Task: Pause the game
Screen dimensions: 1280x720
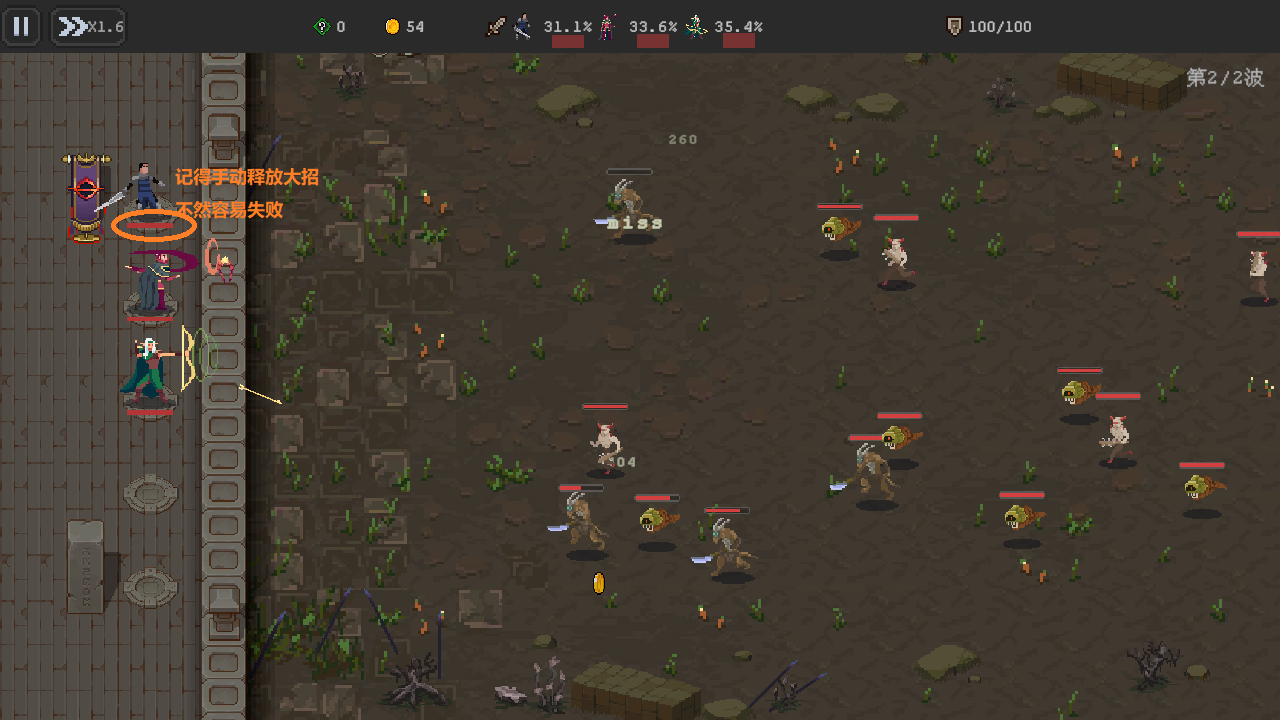Action: click(21, 26)
